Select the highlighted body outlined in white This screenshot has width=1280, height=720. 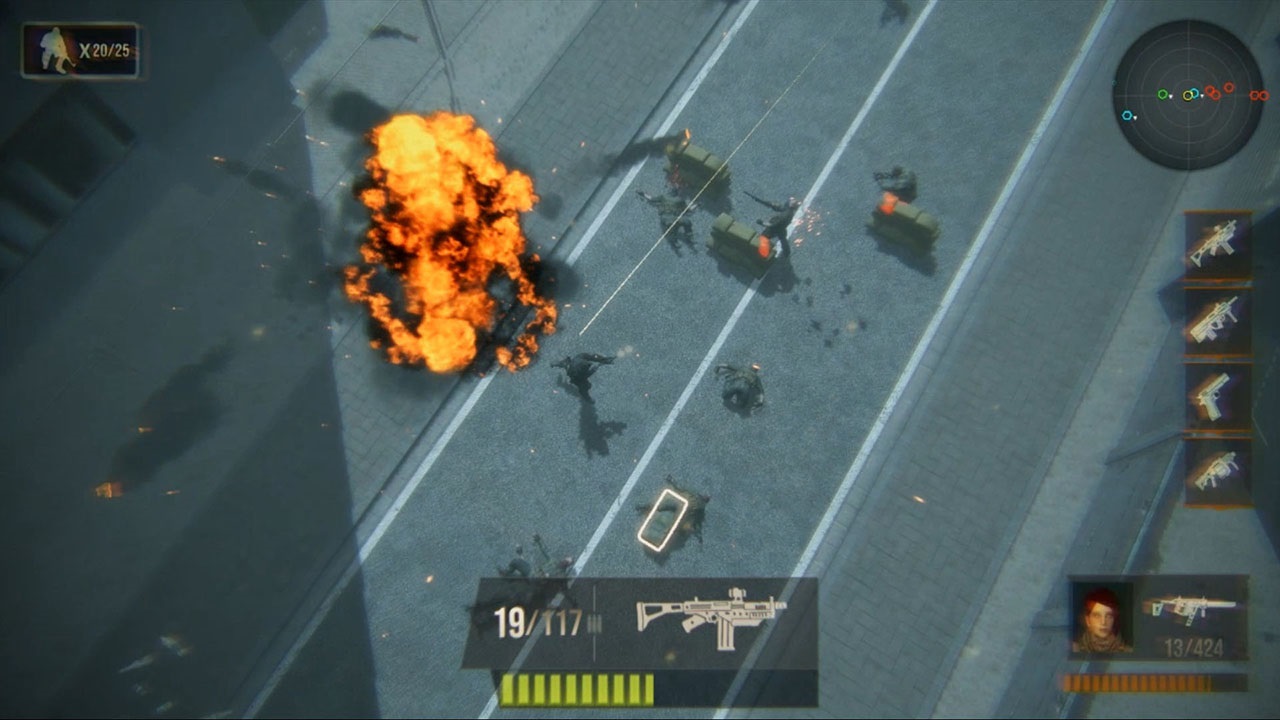(x=665, y=520)
